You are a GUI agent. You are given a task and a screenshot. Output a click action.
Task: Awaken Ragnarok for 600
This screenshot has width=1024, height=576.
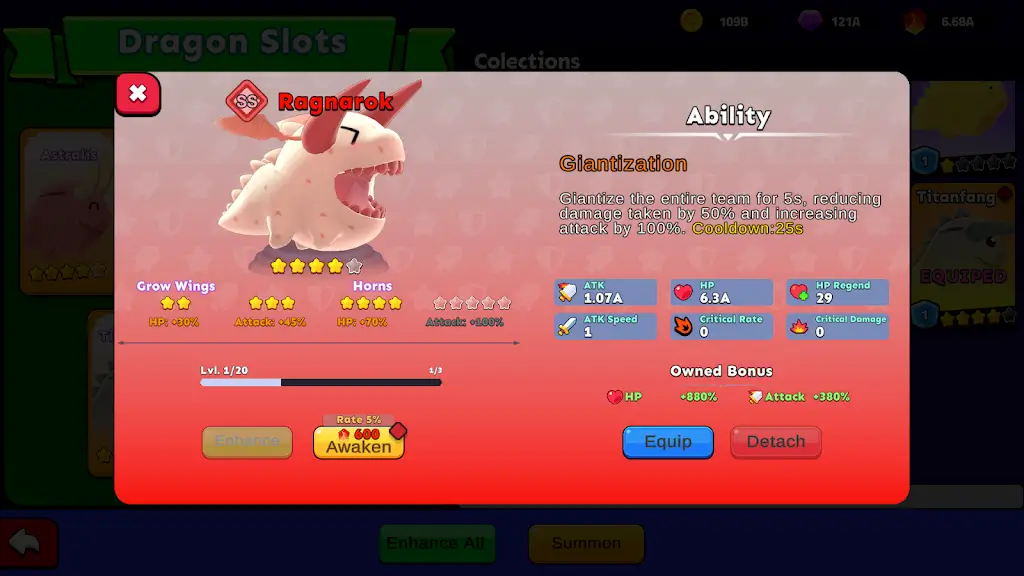pos(359,442)
